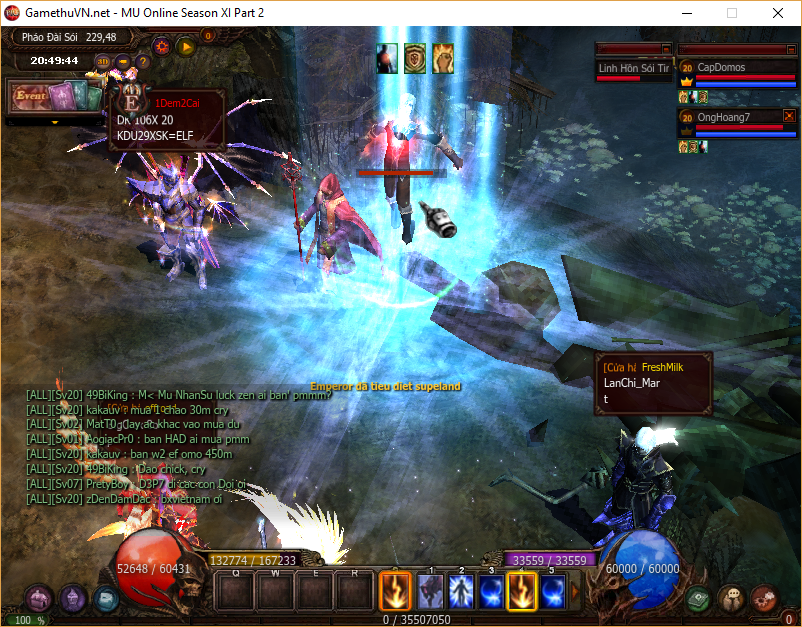Click the orange play arrow button
802x627 pixels.
[186, 45]
